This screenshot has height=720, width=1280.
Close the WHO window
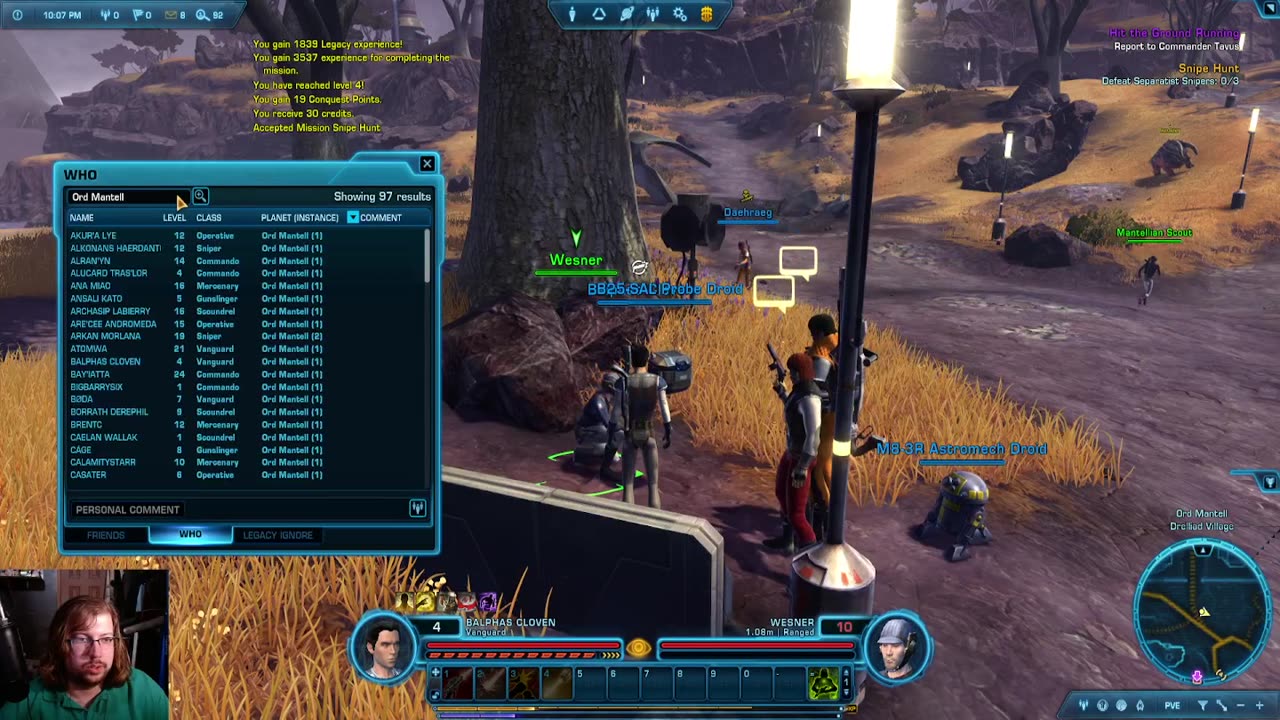427,163
